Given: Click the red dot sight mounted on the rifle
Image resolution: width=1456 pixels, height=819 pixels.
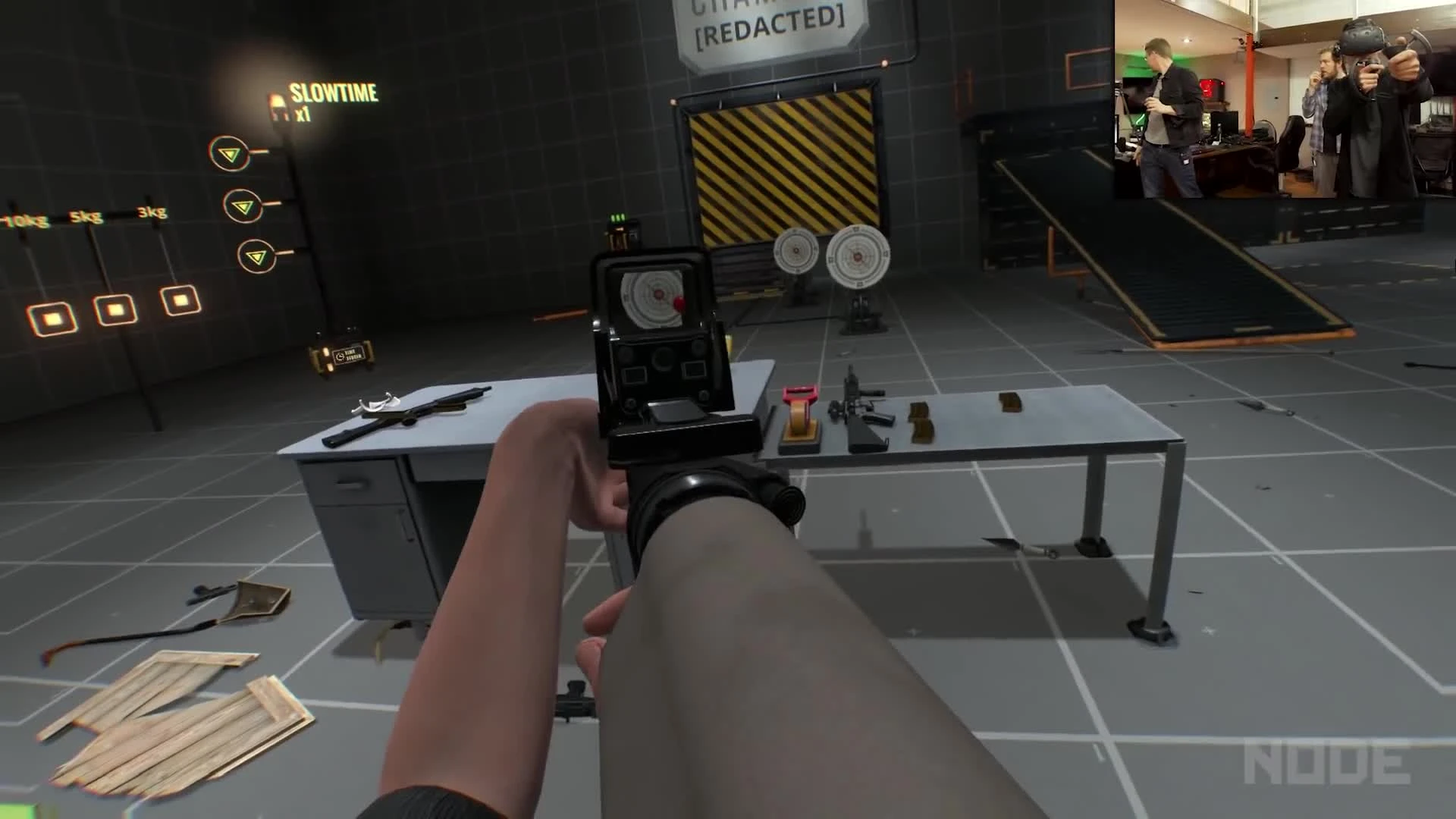Looking at the screenshot, I should click(660, 341).
